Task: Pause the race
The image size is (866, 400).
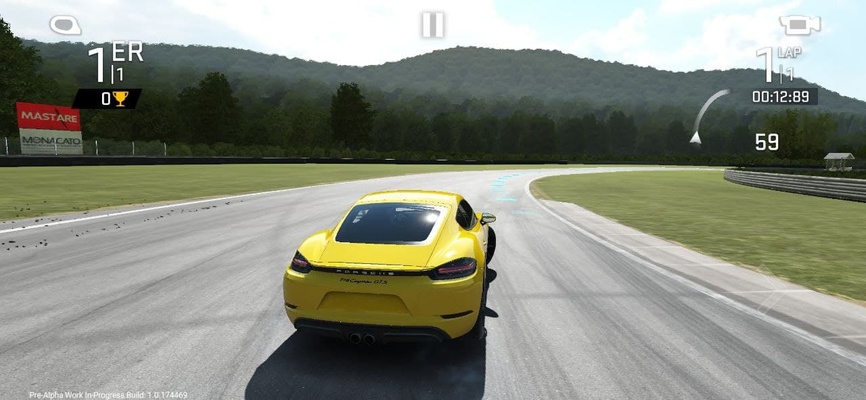Action: (432, 25)
